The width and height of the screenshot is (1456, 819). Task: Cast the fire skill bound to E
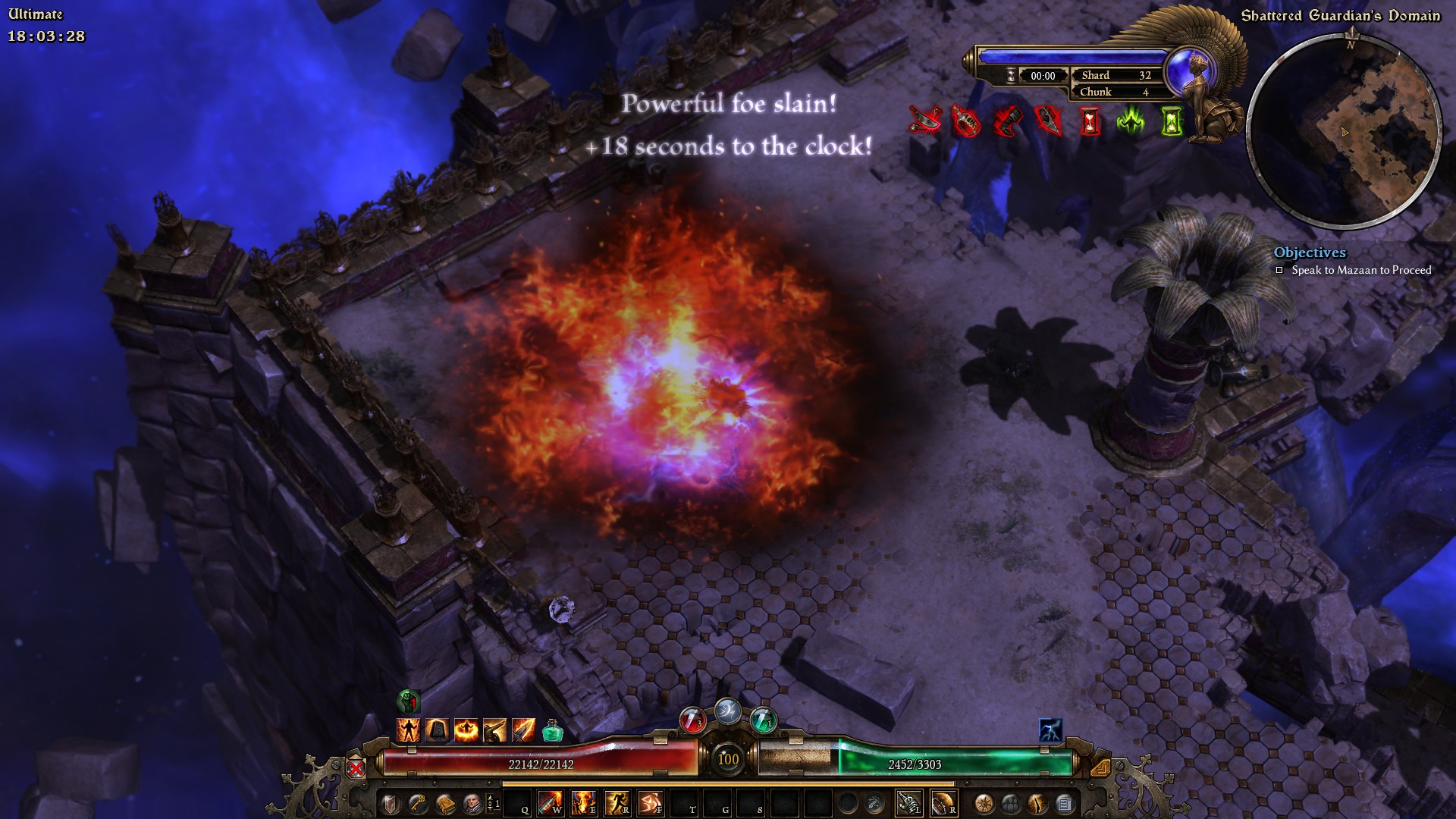[583, 803]
